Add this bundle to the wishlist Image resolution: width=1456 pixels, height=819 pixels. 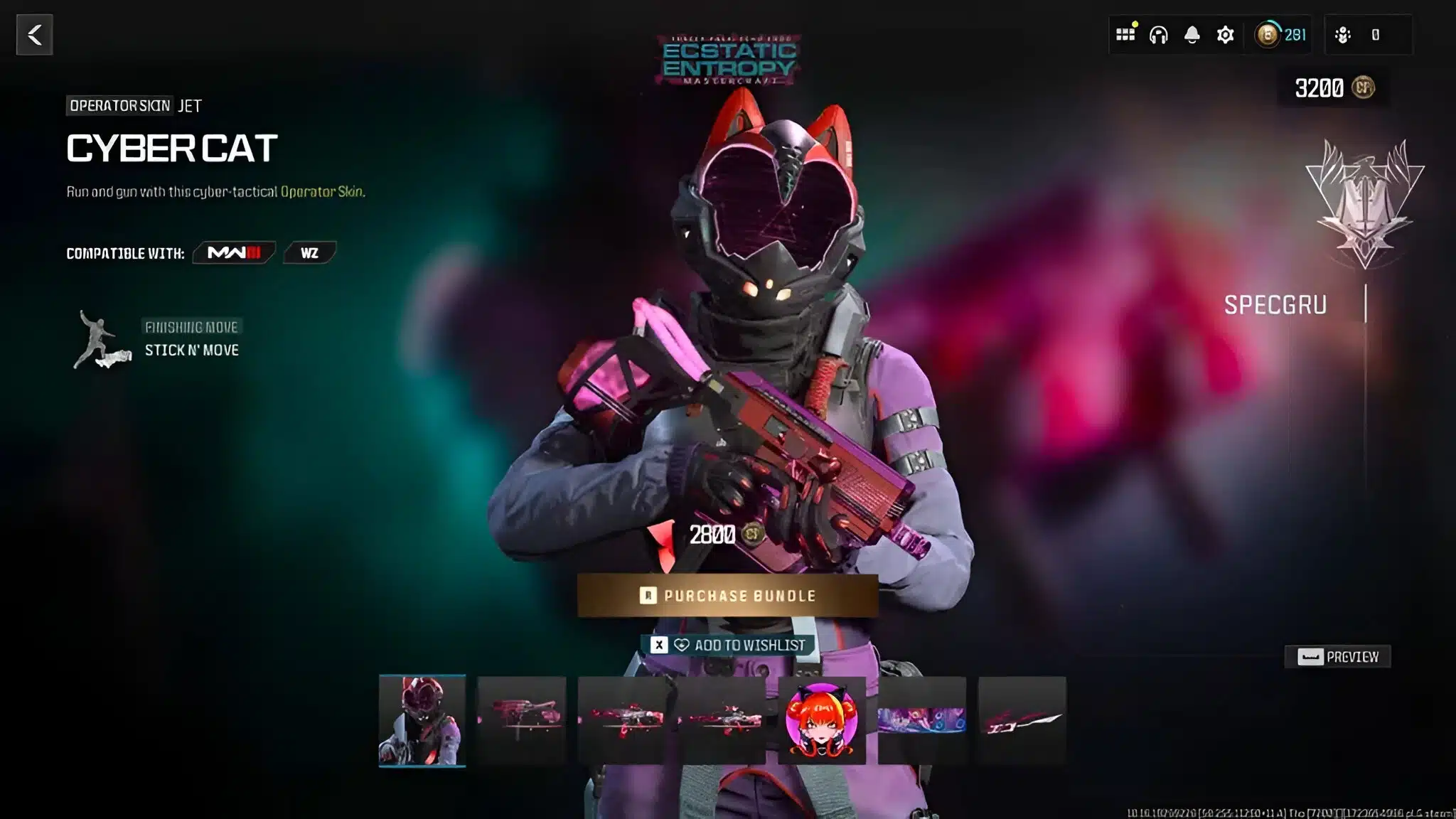click(728, 645)
